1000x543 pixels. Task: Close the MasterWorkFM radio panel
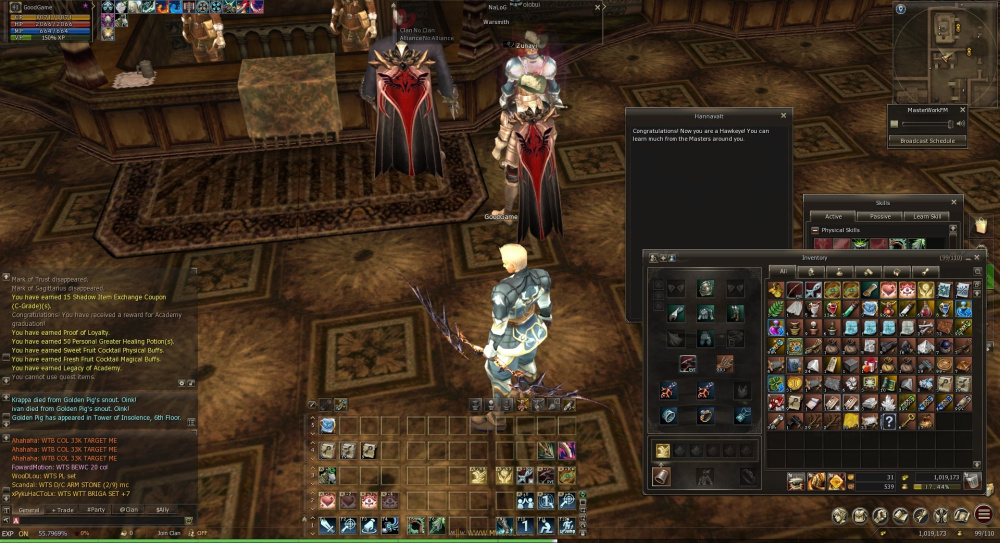pyautogui.click(x=962, y=109)
